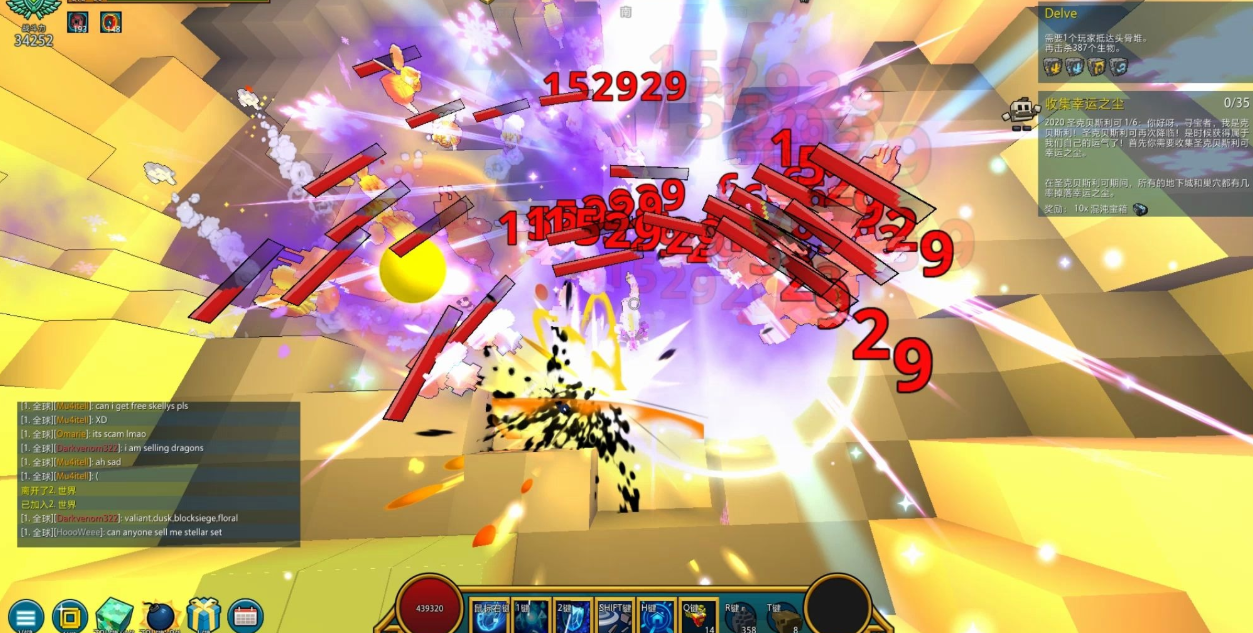
Task: Click the first Delve modifier icon
Action: click(x=1053, y=67)
